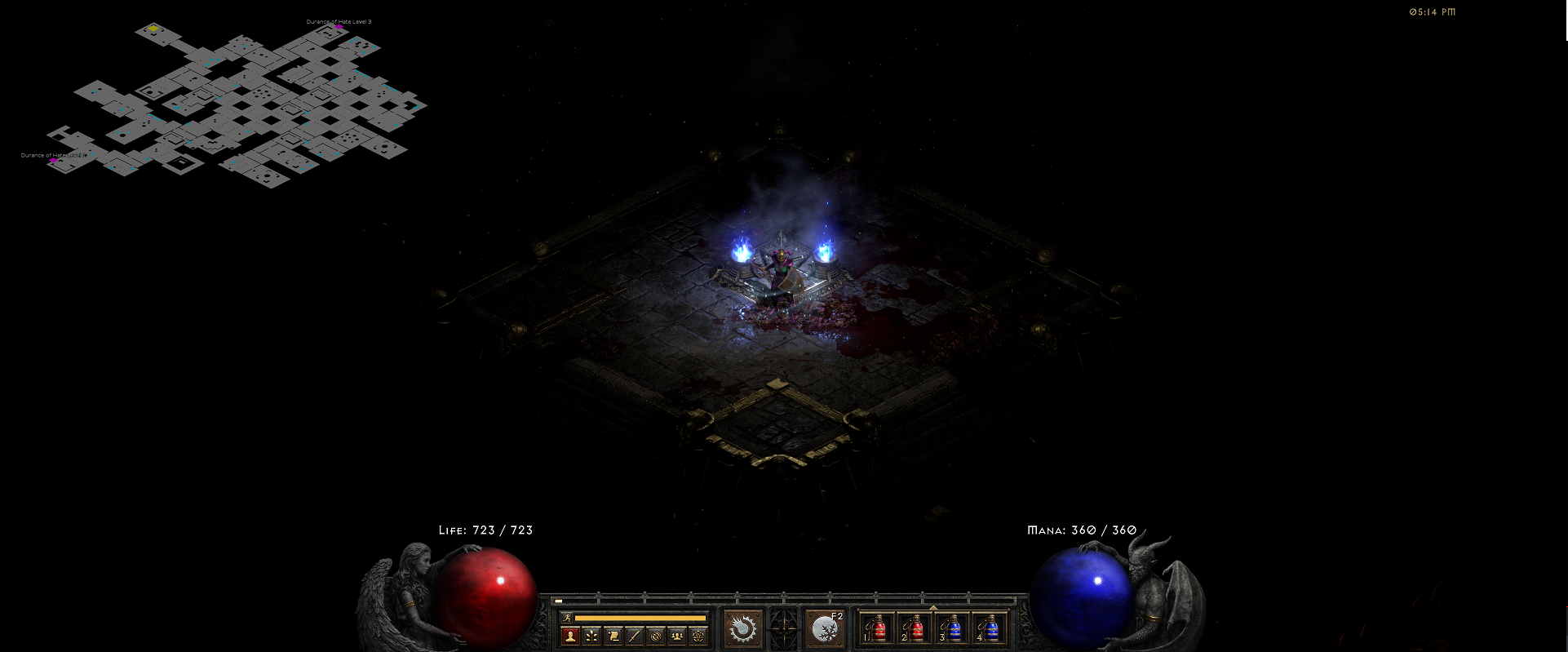Open the party screen icon

tap(677, 636)
